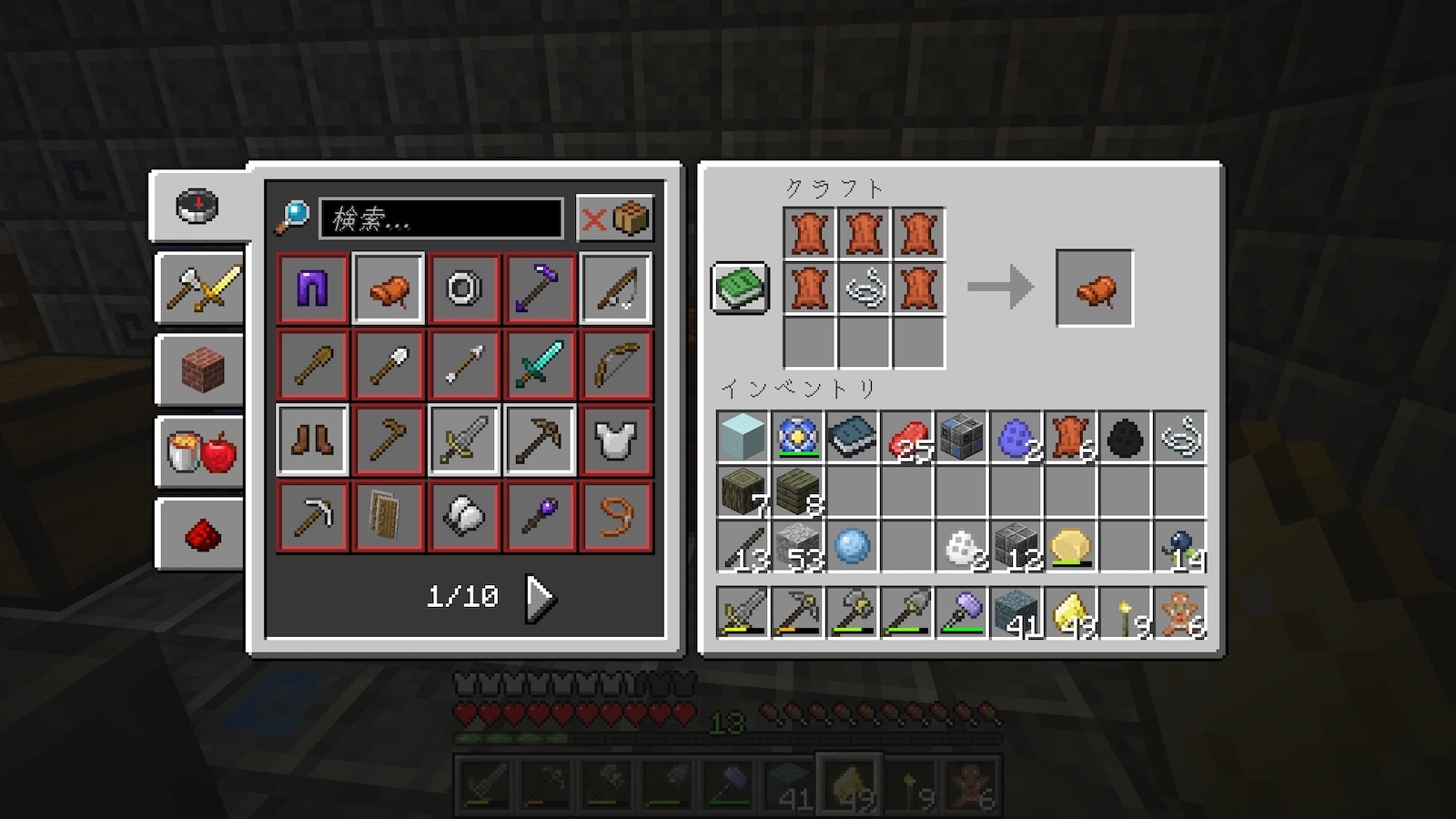Switch to the tools and weapons tab

click(201, 288)
